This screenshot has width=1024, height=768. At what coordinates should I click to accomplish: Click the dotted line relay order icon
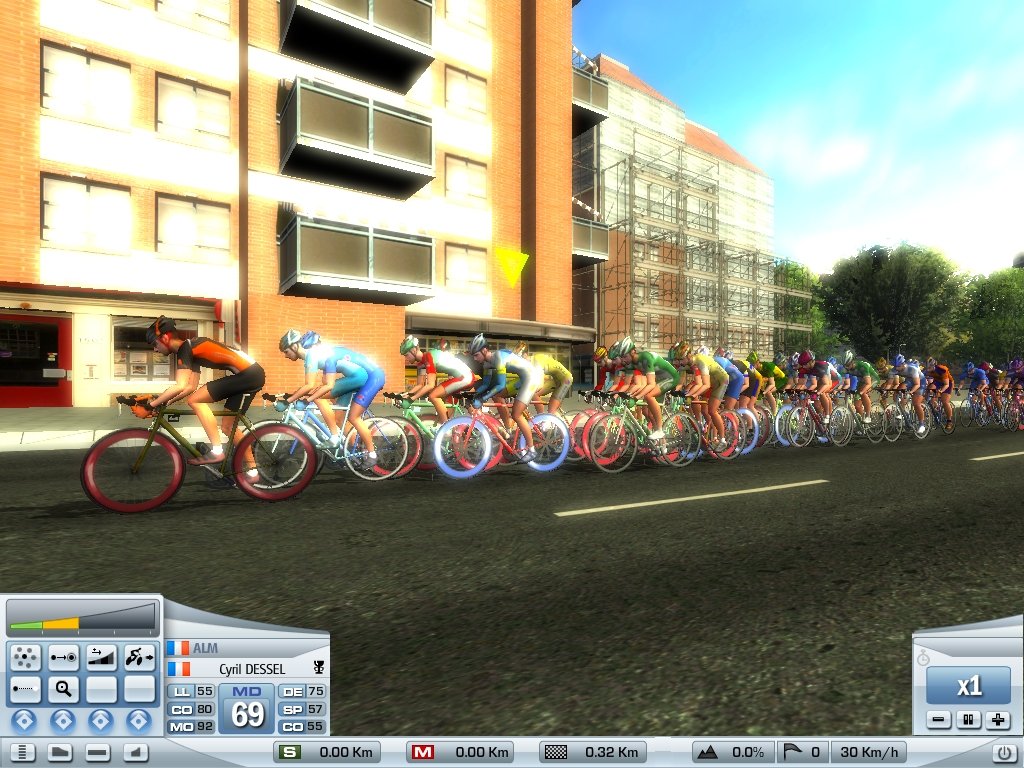pyautogui.click(x=25, y=689)
